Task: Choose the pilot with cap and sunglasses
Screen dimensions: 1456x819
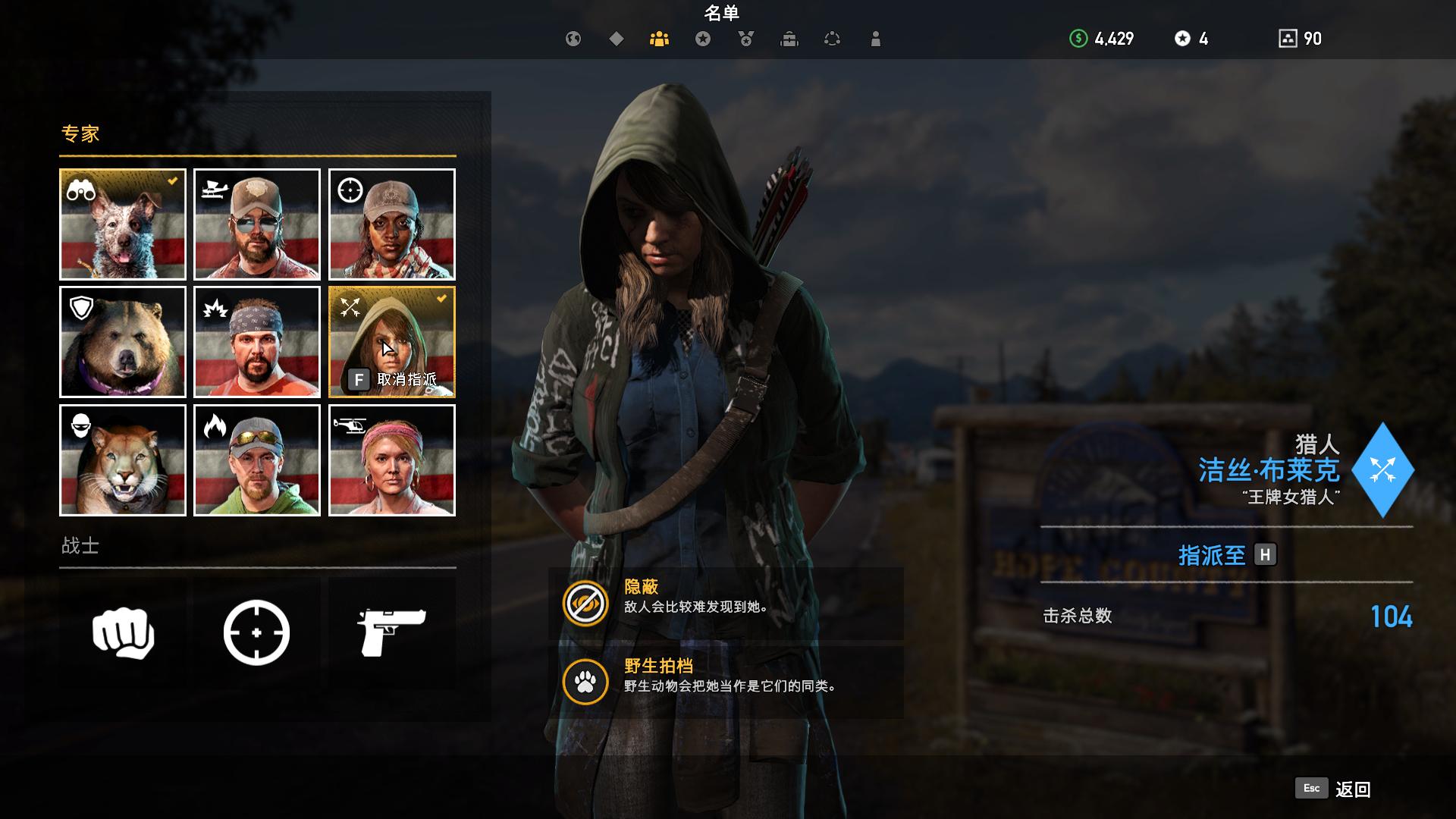Action: tap(257, 224)
